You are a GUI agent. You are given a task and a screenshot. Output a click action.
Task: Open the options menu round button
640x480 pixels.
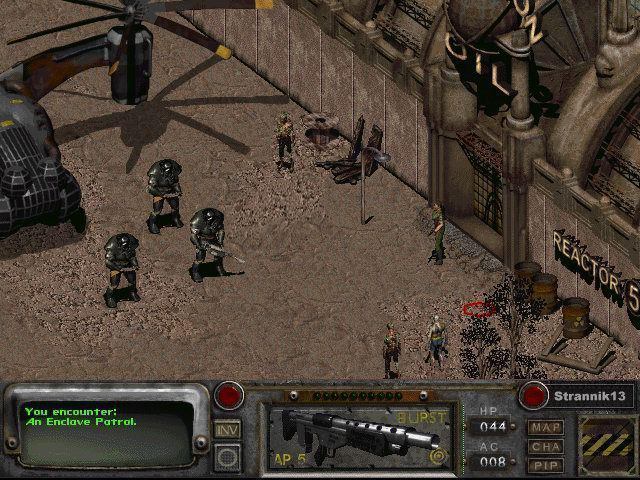point(227,456)
